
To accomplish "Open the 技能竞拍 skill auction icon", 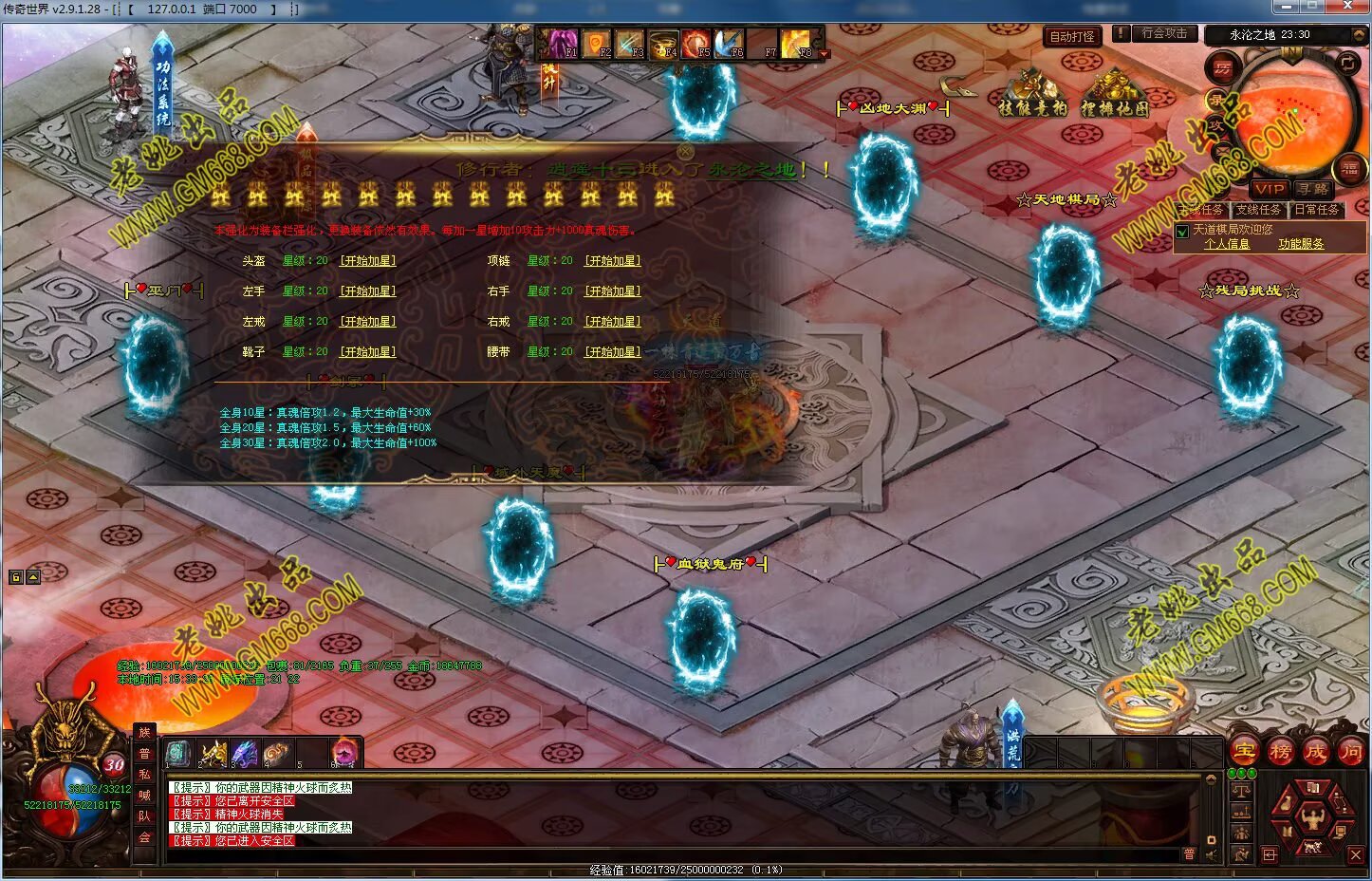I will pos(1032,93).
